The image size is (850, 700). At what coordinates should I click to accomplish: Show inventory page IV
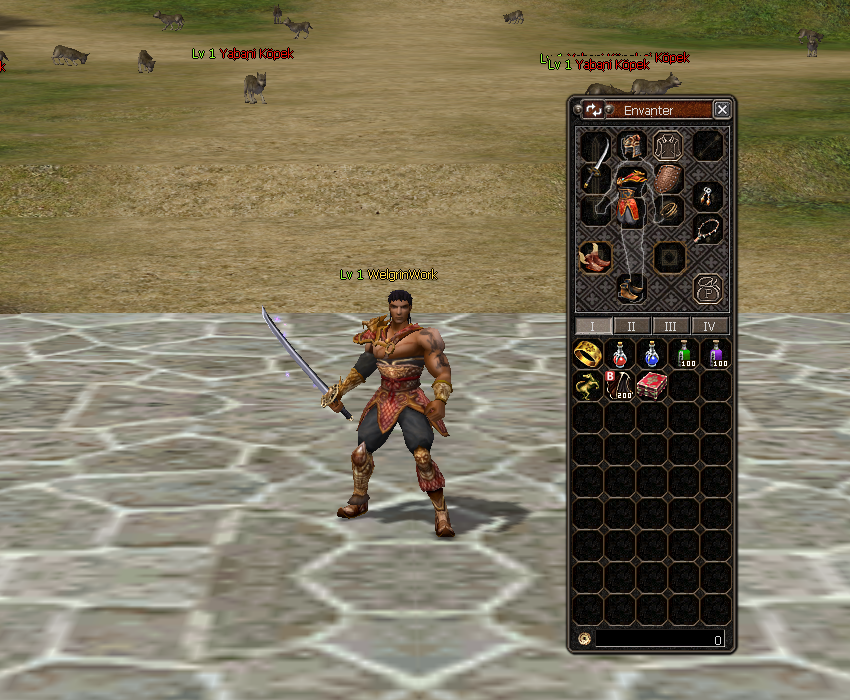[x=710, y=326]
